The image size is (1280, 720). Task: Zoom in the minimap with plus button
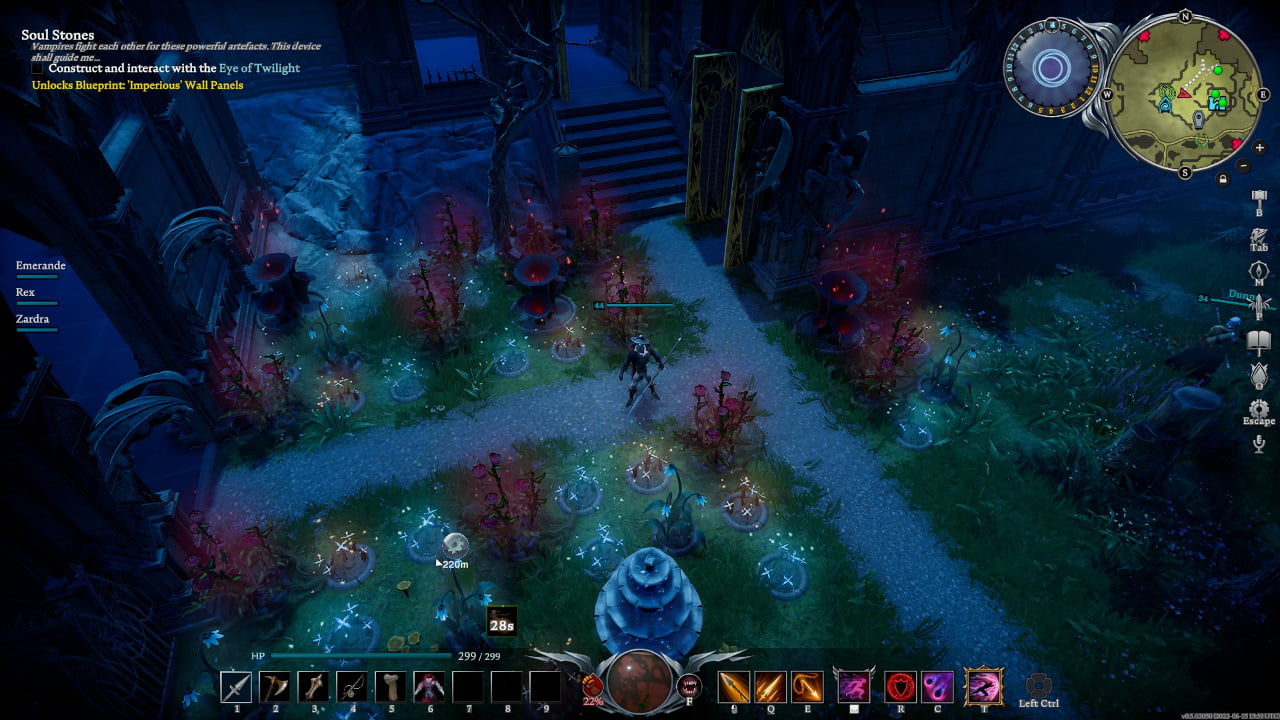click(x=1259, y=148)
